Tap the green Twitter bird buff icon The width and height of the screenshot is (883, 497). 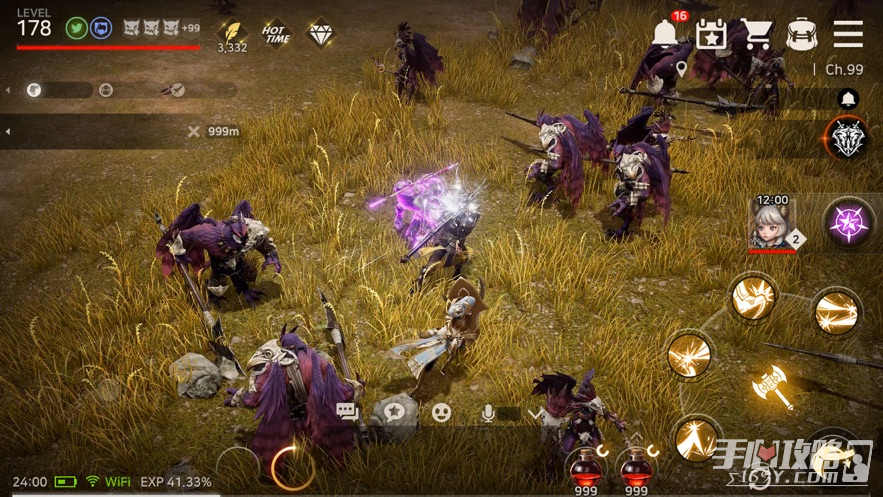pyautogui.click(x=76, y=28)
